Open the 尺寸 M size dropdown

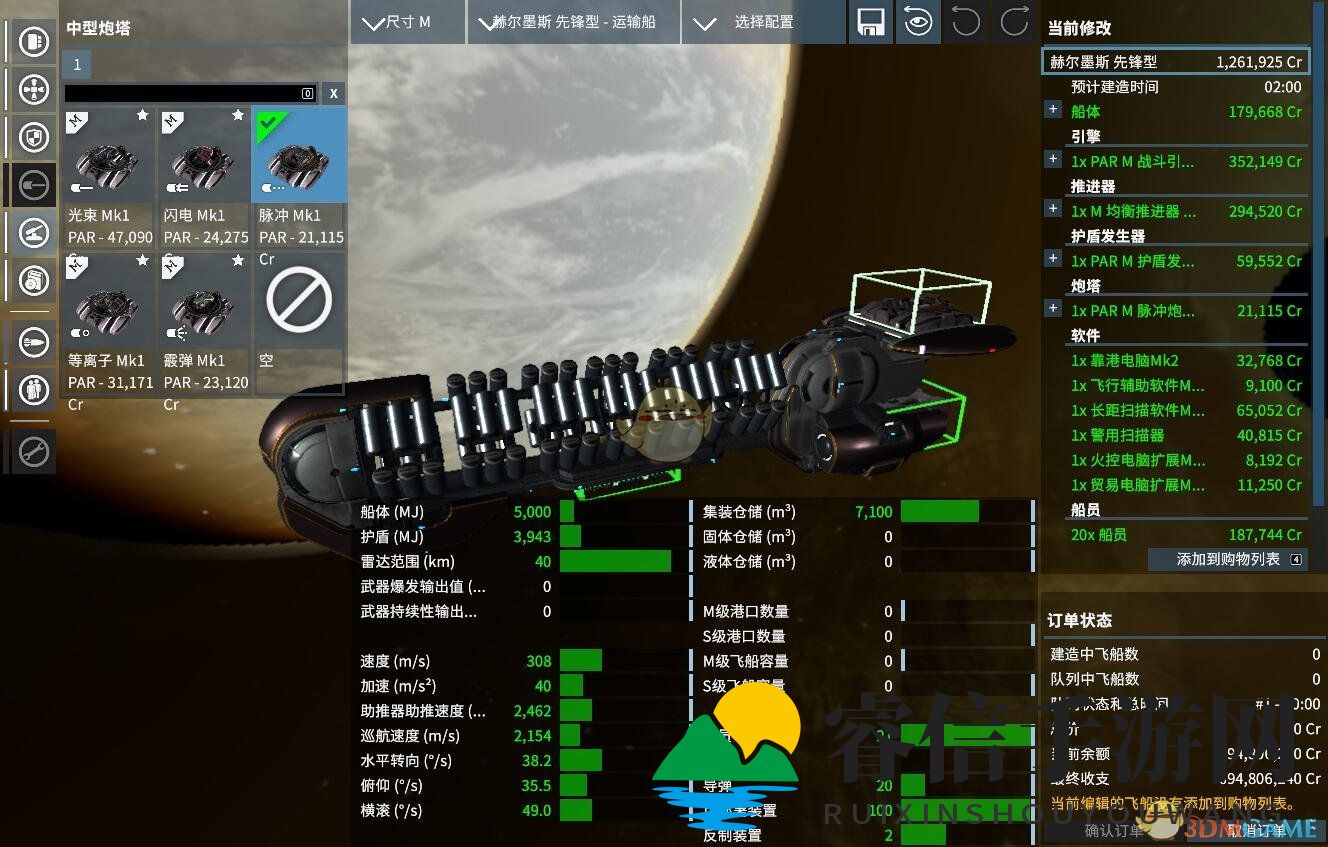[x=407, y=22]
